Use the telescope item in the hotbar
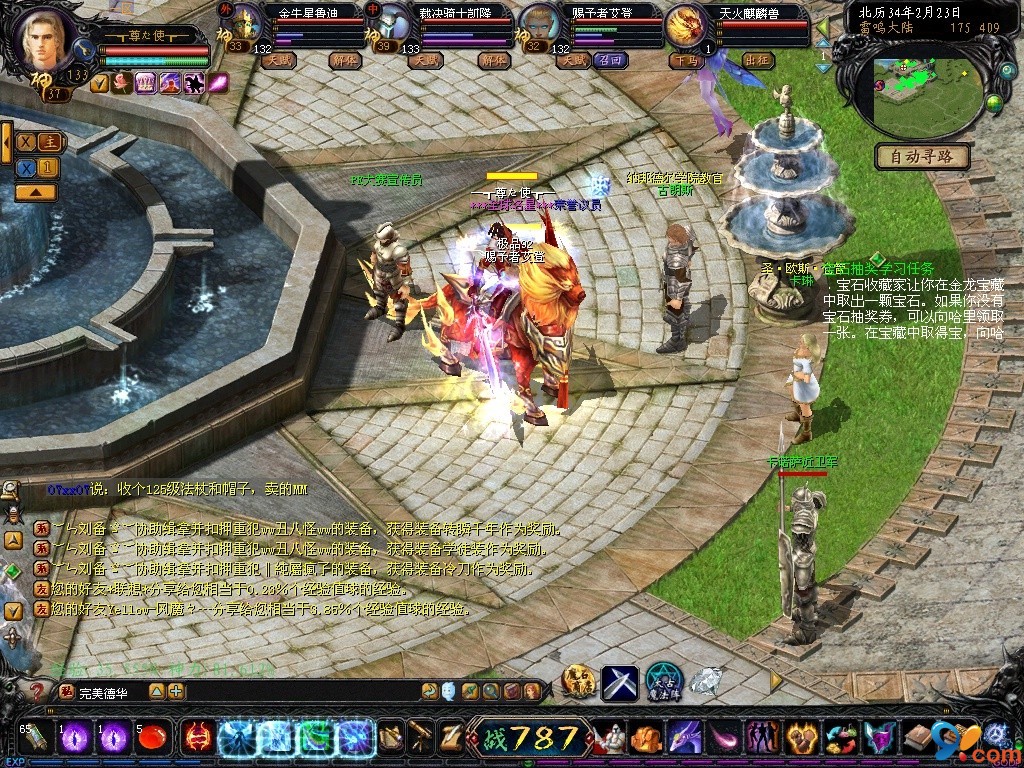This screenshot has width=1024, height=768. click(421, 737)
